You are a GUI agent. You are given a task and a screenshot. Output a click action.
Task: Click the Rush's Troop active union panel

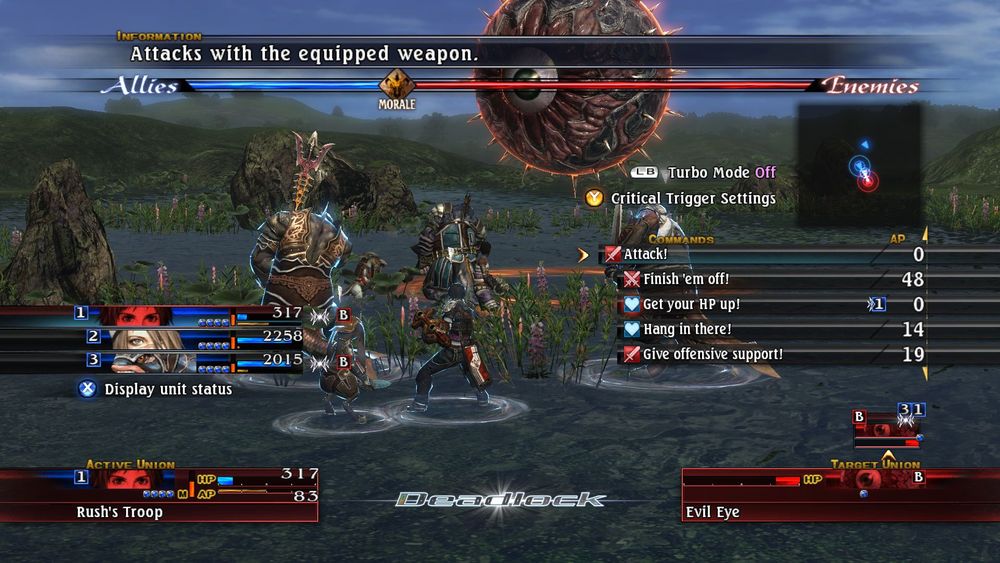(x=160, y=495)
